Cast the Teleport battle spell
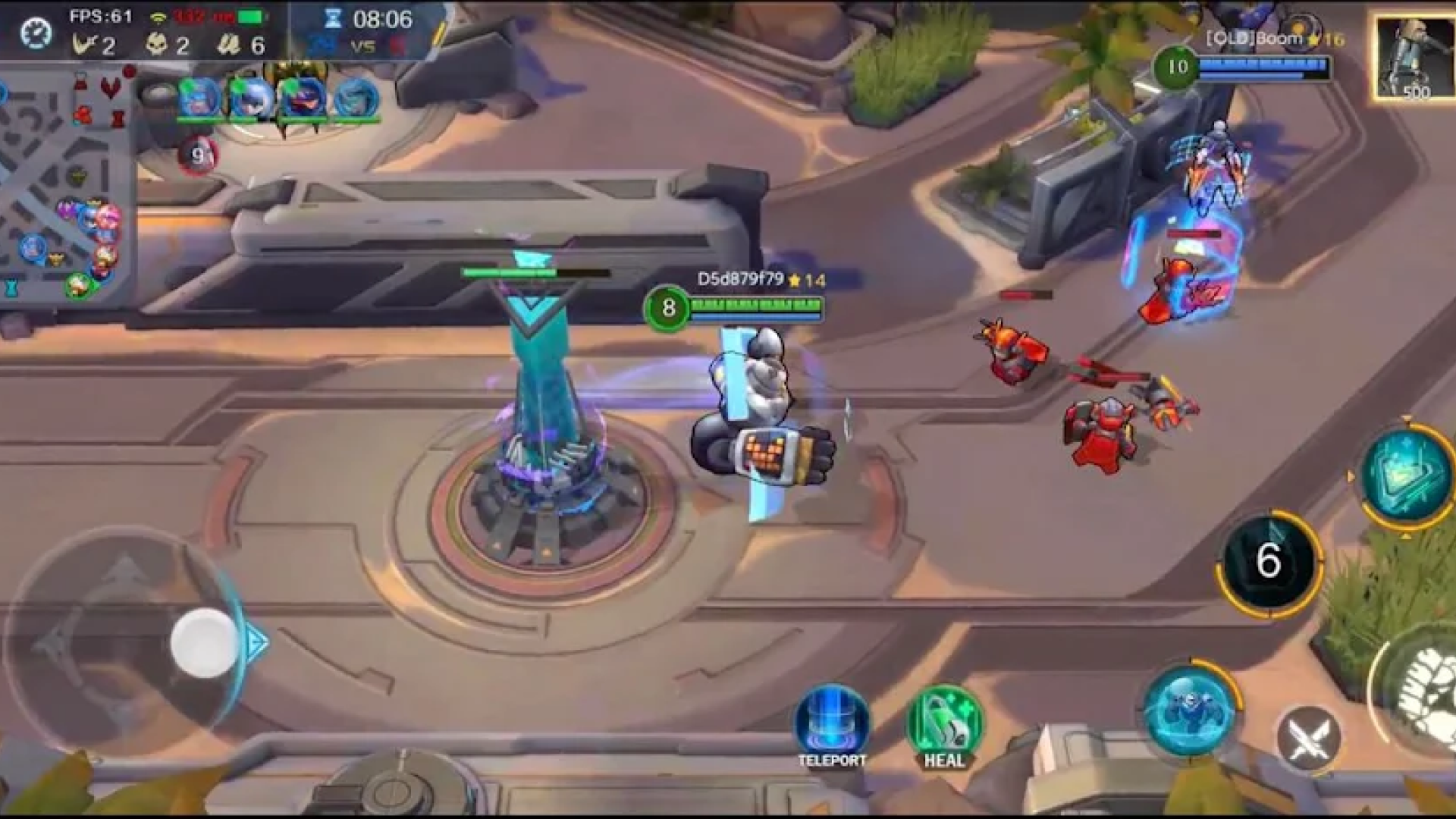The height and width of the screenshot is (819, 1456). (x=832, y=723)
